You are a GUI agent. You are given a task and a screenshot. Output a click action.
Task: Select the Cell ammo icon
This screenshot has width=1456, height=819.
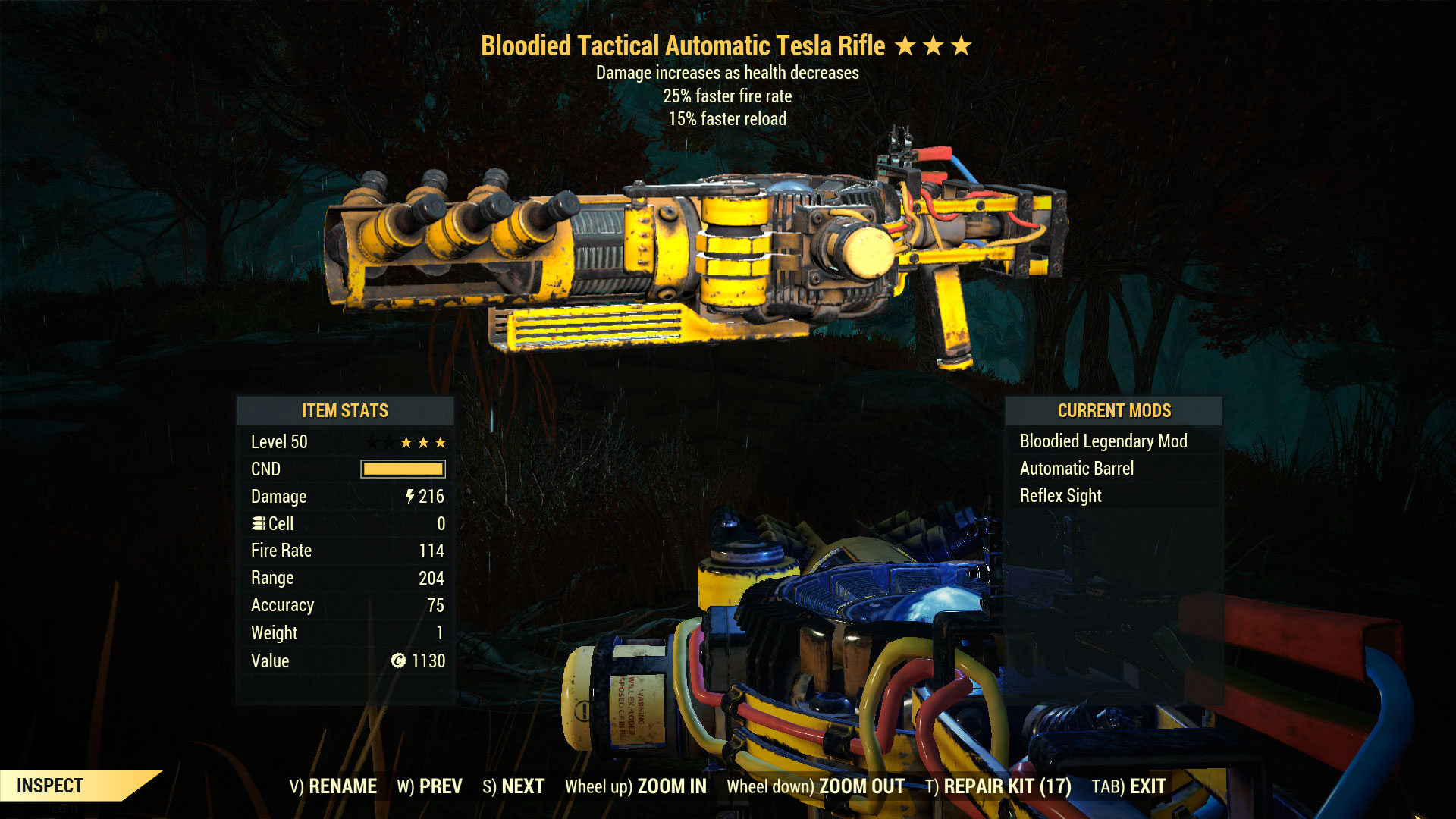(258, 523)
